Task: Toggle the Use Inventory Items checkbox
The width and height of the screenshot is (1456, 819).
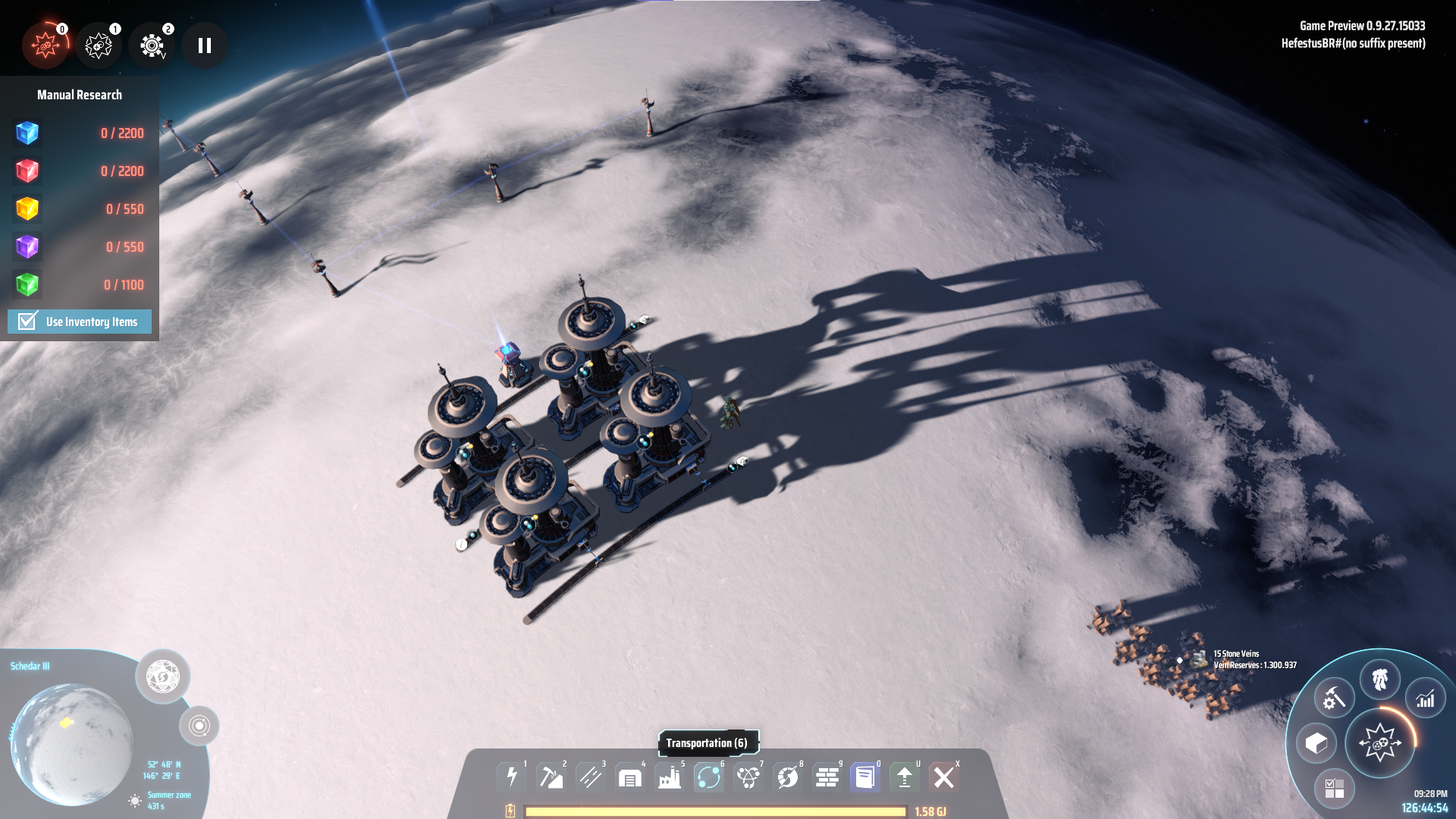Action: 28,322
